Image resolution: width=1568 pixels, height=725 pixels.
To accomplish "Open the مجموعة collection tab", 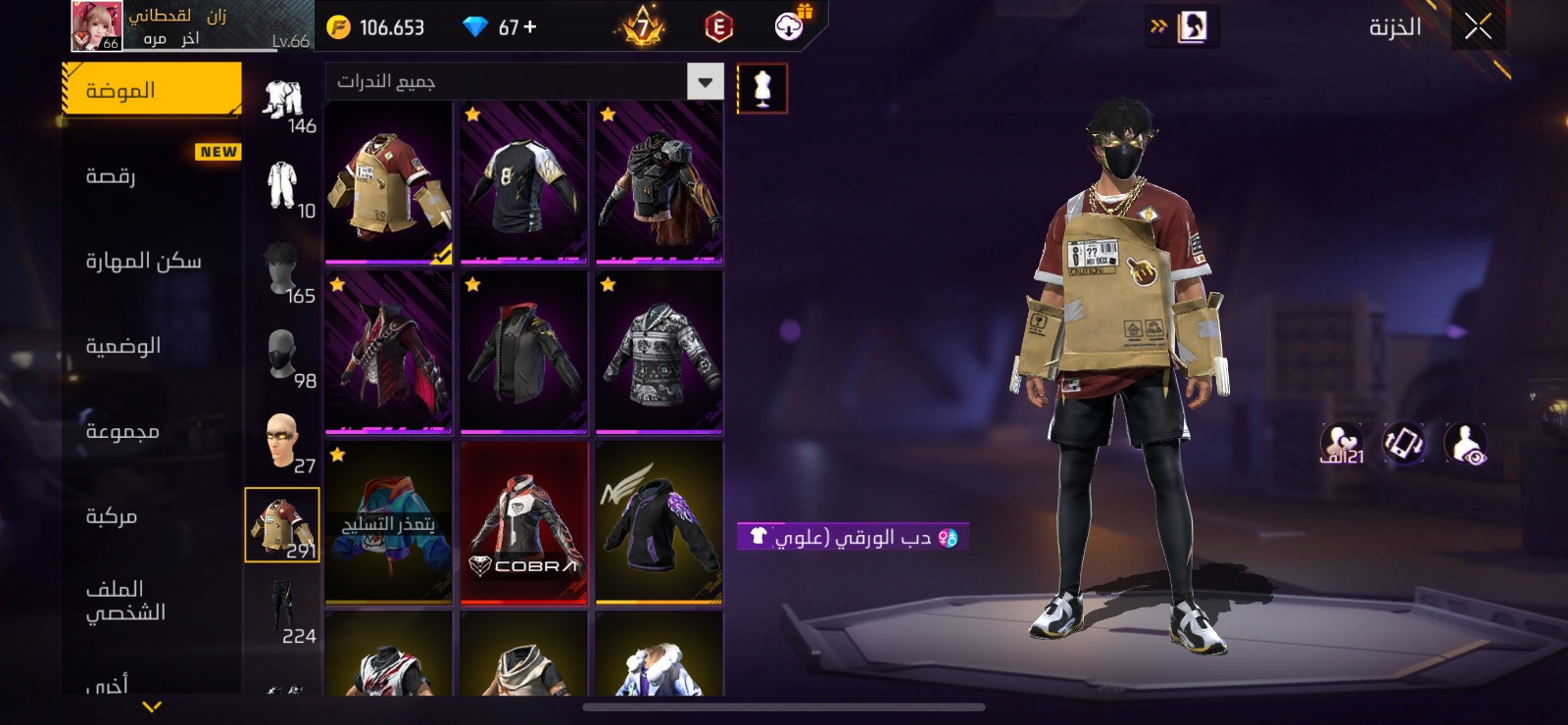I will [152, 431].
